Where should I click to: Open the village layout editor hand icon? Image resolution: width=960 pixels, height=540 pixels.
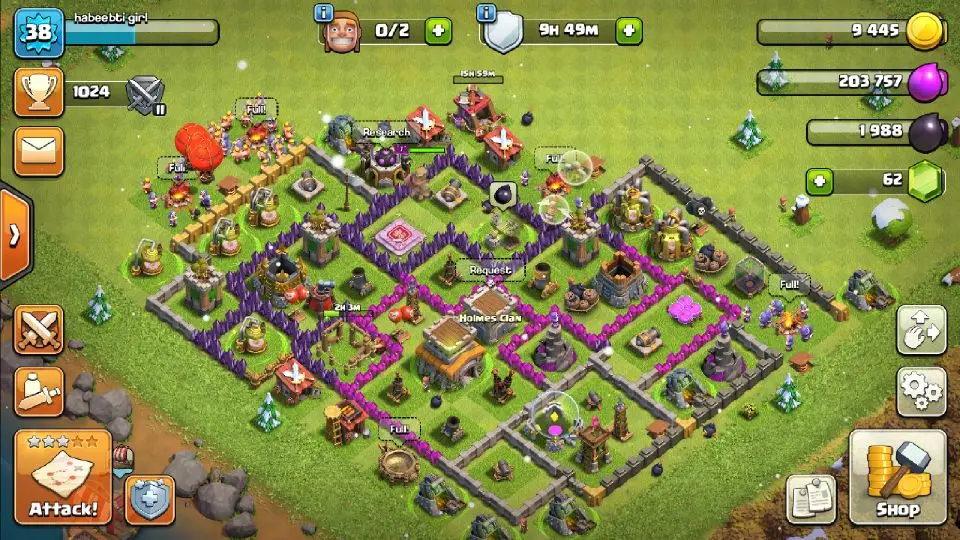(921, 330)
